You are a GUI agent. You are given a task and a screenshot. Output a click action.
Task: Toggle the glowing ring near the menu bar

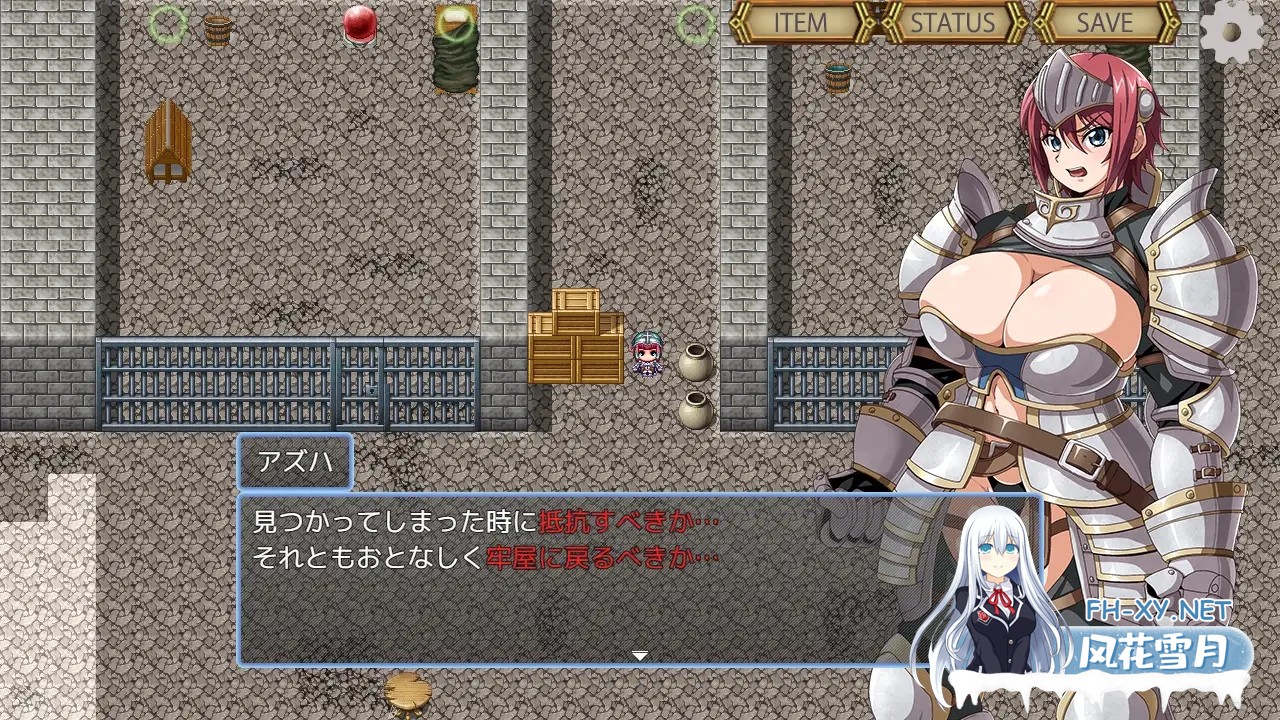pyautogui.click(x=694, y=23)
